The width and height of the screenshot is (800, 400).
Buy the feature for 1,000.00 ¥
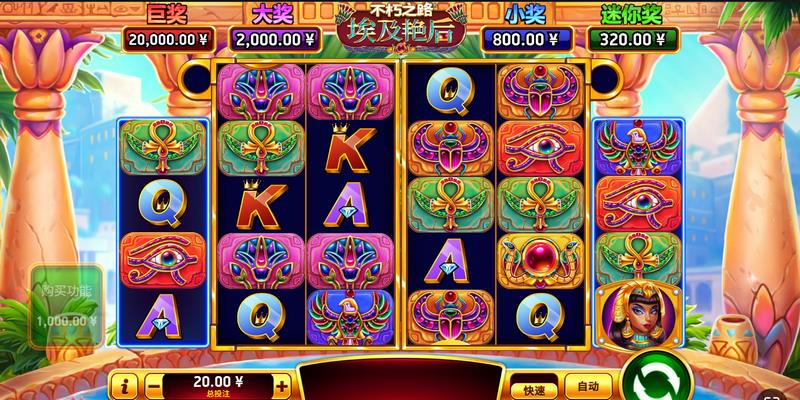(x=66, y=305)
